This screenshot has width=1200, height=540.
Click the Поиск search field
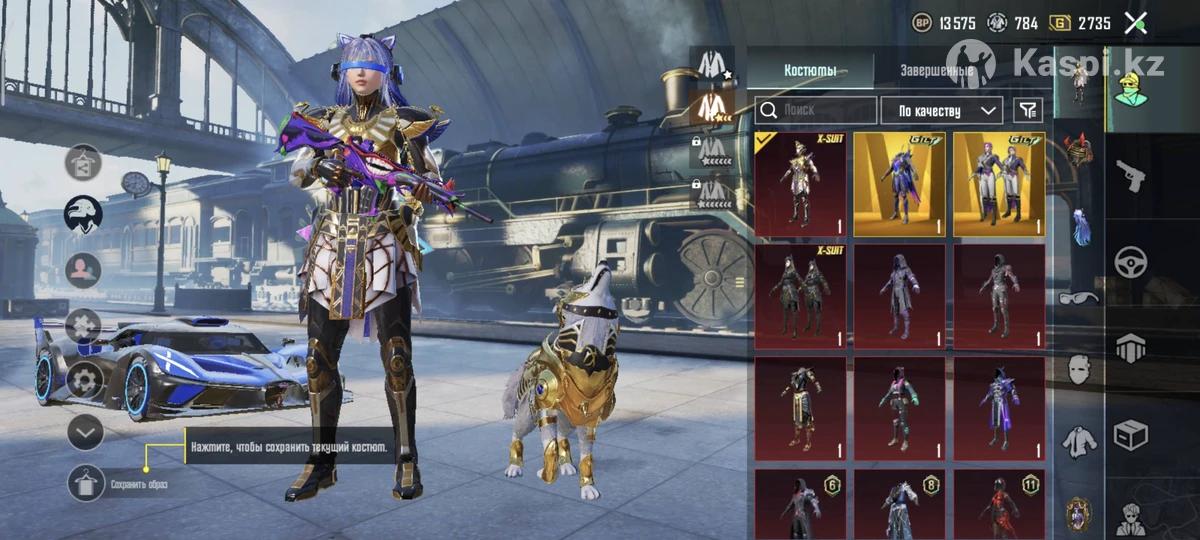[816, 110]
